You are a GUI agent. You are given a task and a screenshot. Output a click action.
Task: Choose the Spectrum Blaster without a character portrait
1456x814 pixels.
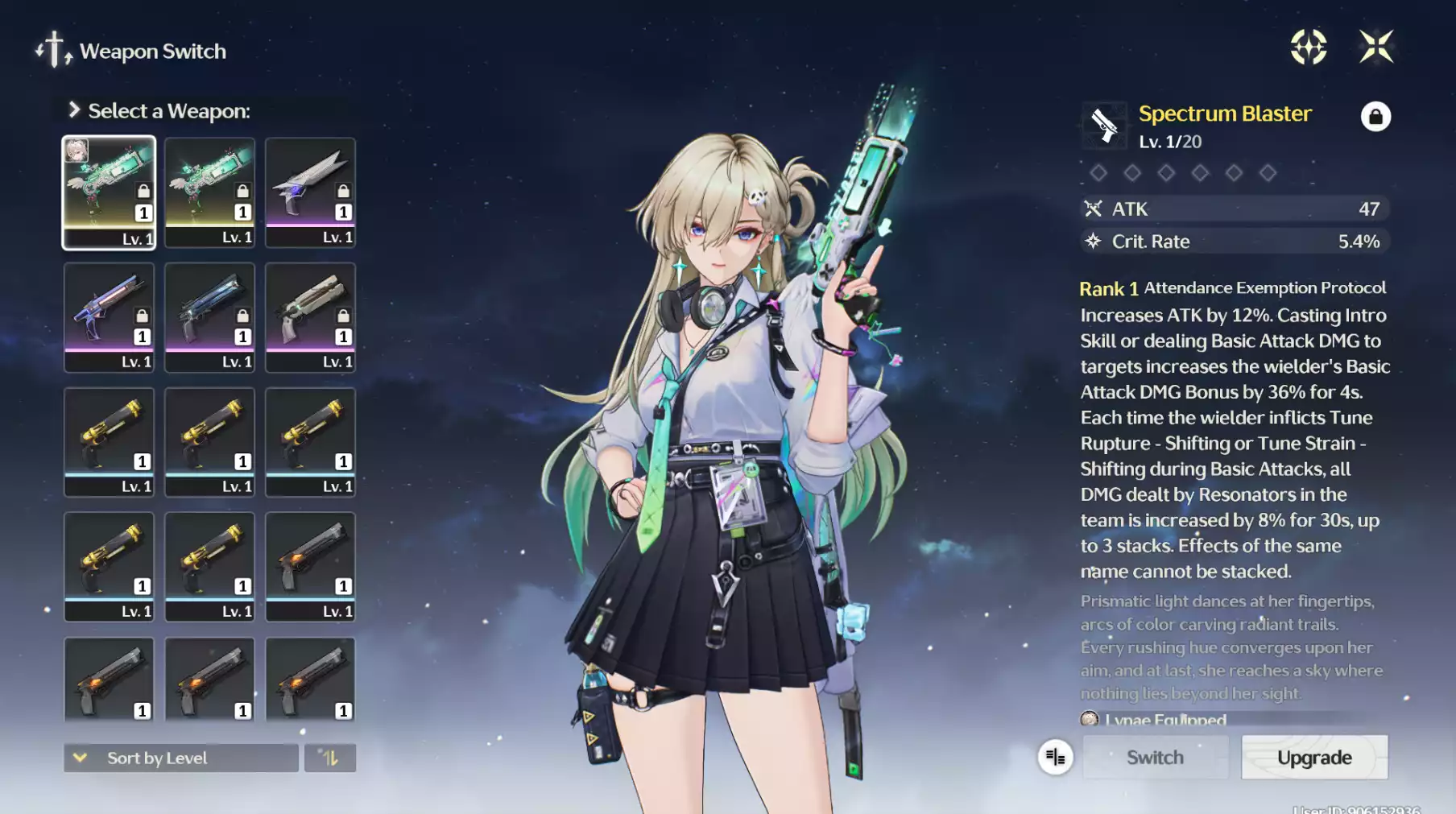click(x=209, y=192)
